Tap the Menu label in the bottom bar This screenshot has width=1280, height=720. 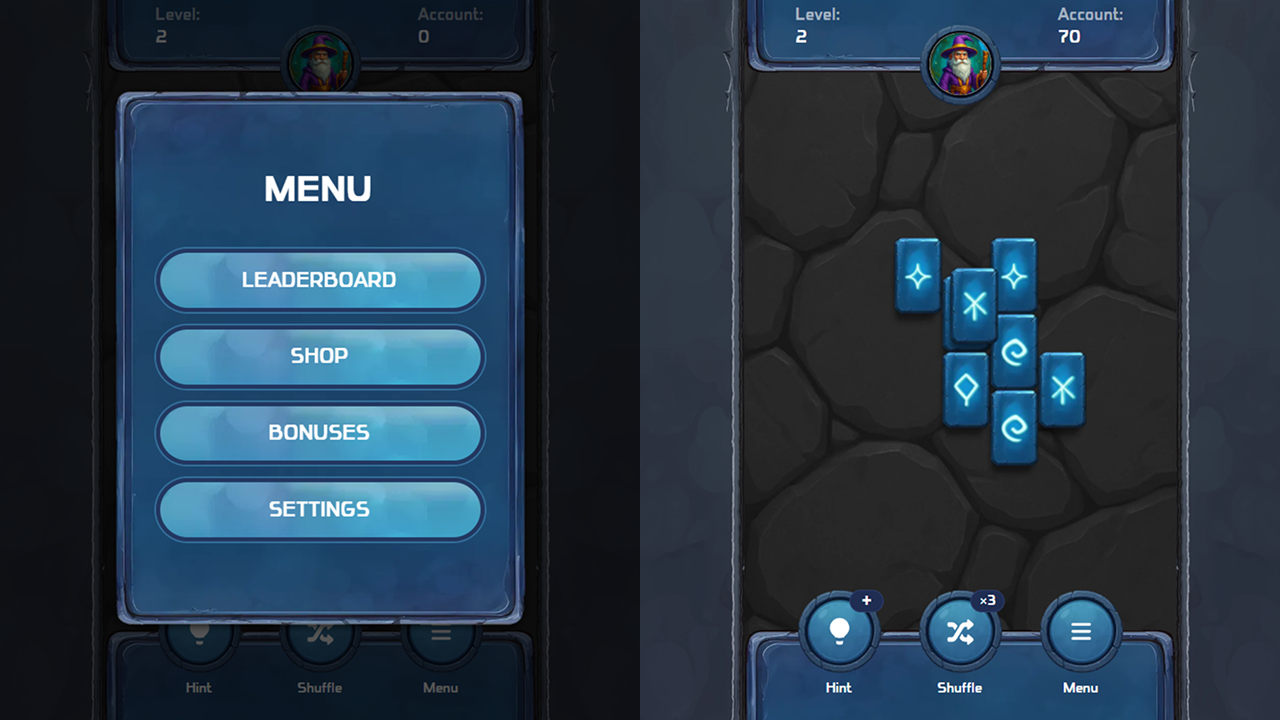pos(1080,687)
